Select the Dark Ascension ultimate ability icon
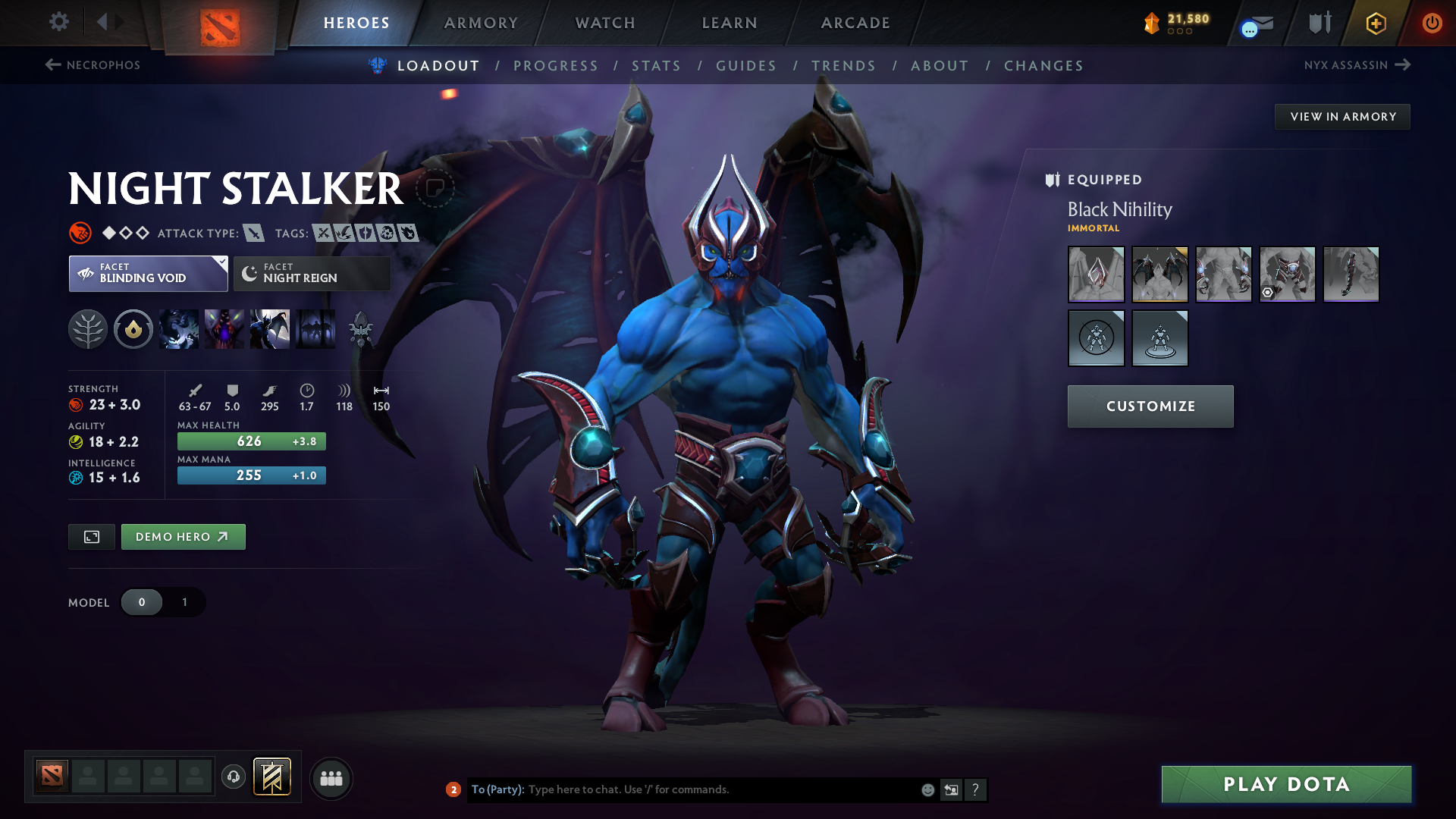 click(316, 329)
